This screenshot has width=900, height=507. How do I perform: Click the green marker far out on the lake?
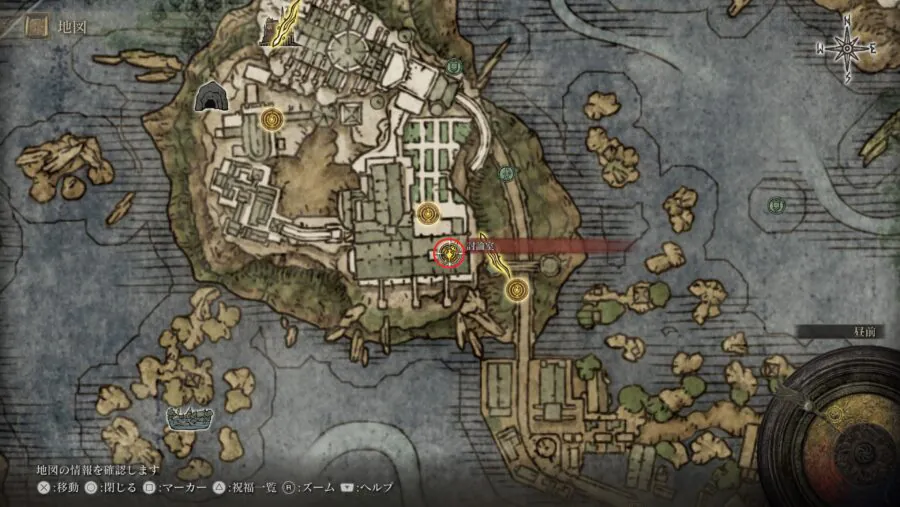click(775, 206)
